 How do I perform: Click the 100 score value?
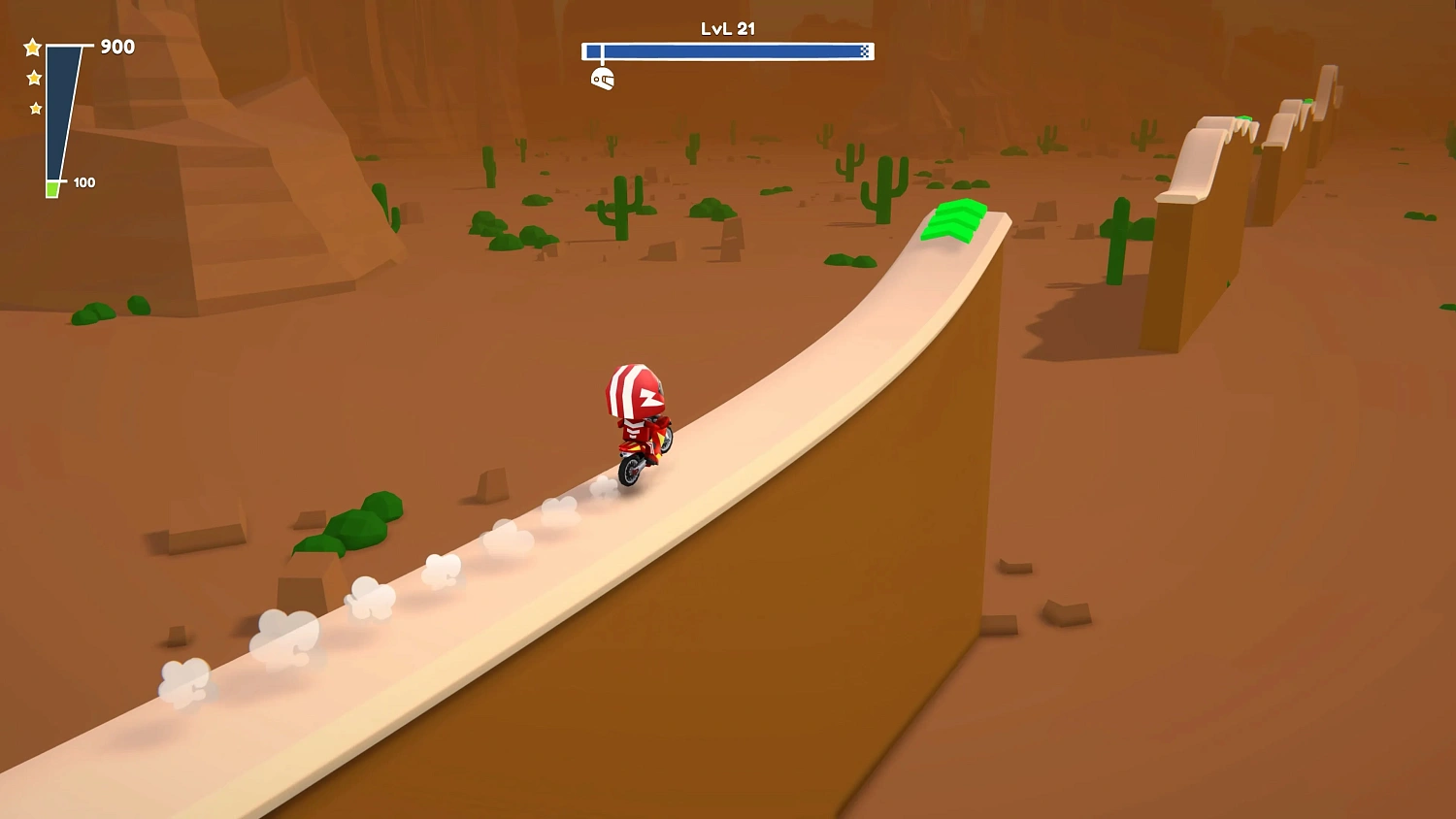click(83, 181)
